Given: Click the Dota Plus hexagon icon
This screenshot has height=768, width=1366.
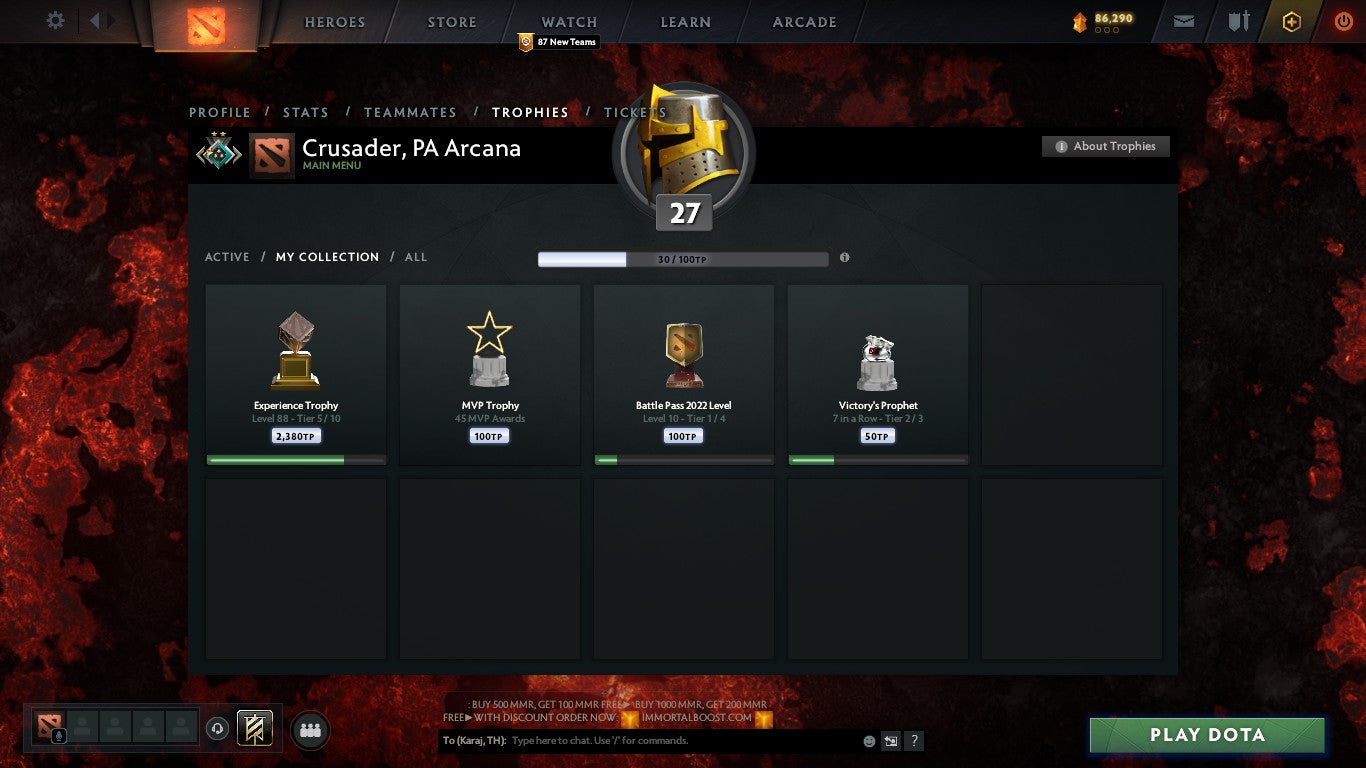Looking at the screenshot, I should pos(1290,20).
